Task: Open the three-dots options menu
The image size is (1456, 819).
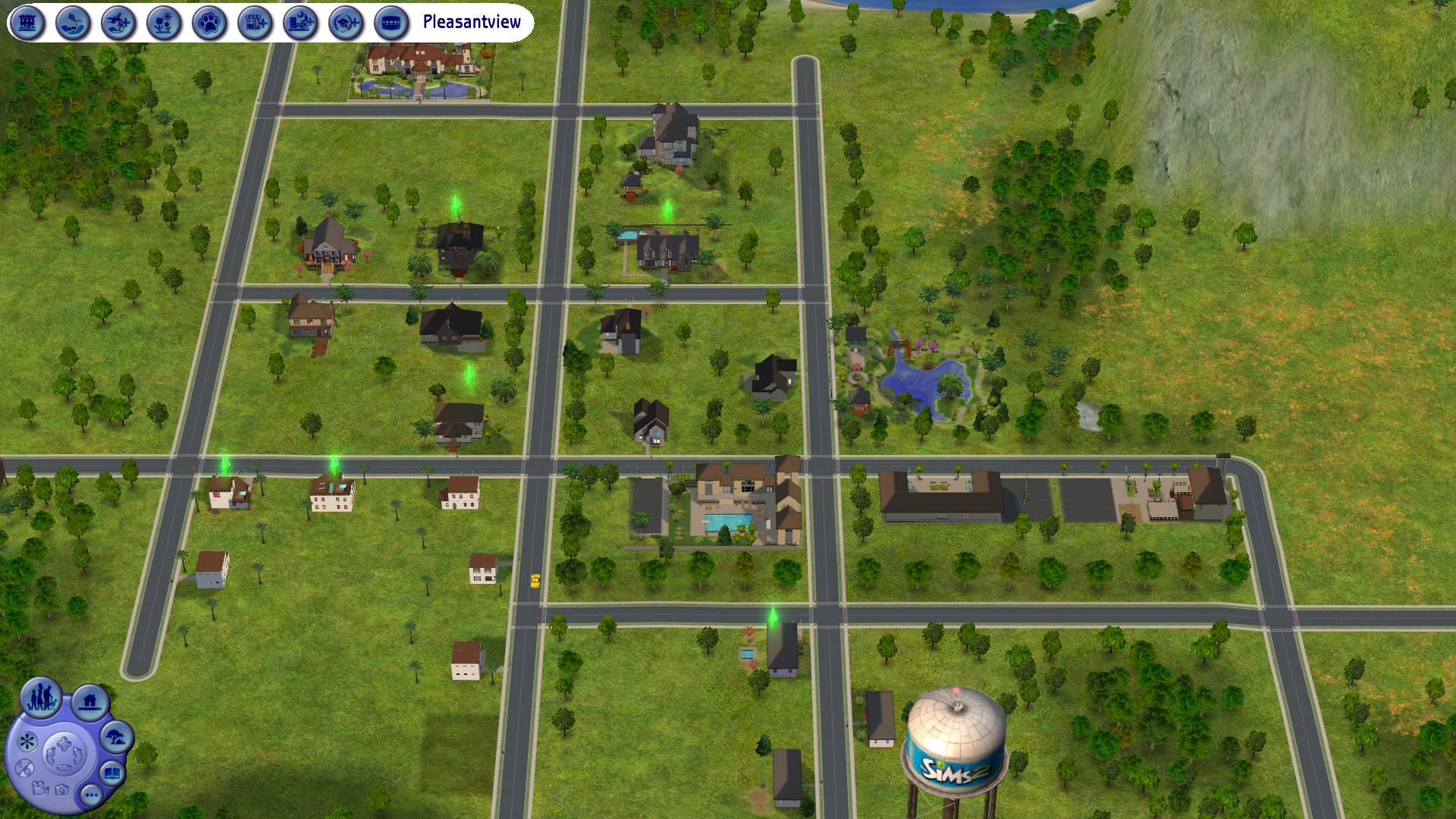Action: click(92, 795)
